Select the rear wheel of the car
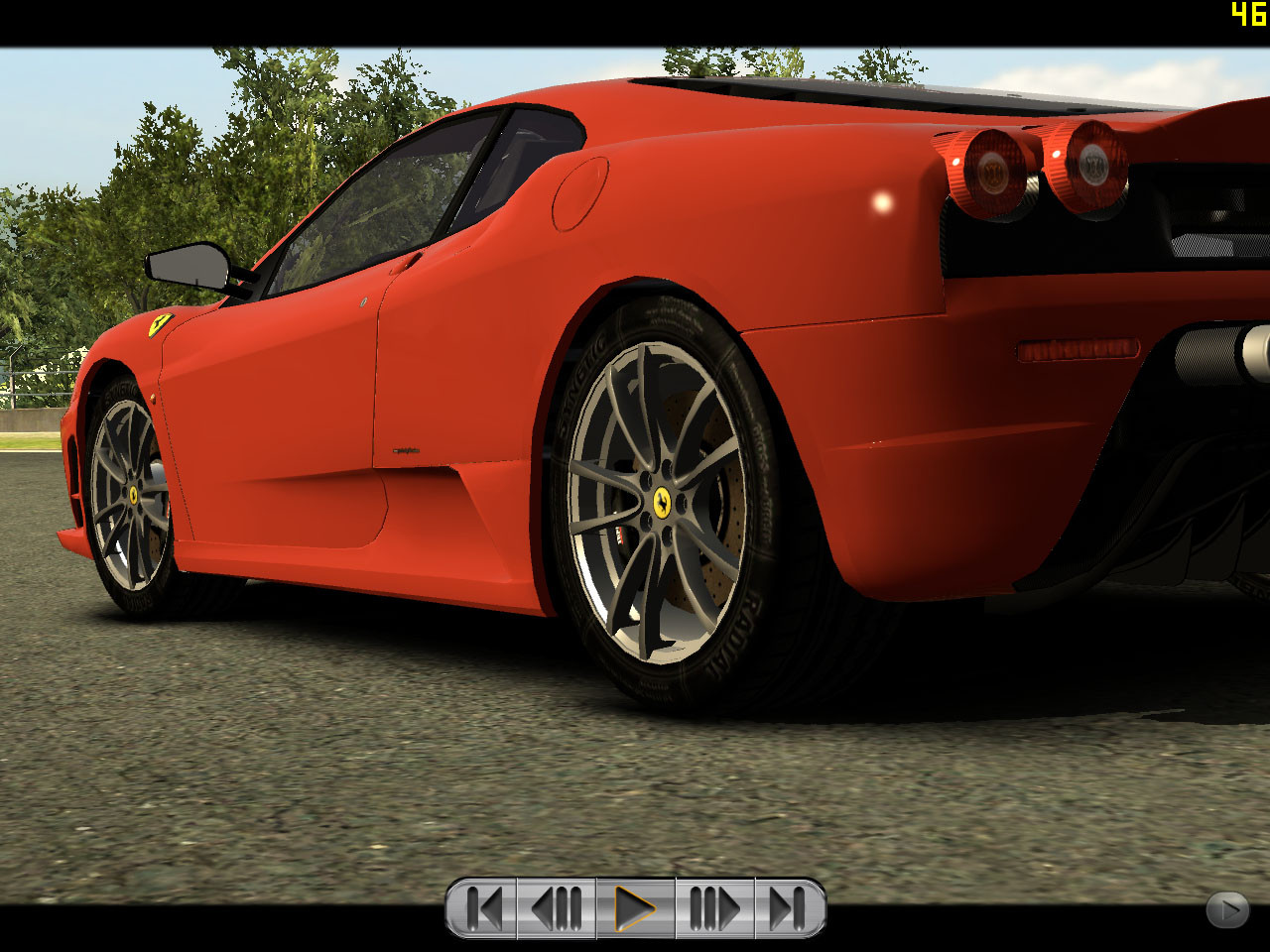 click(663, 501)
